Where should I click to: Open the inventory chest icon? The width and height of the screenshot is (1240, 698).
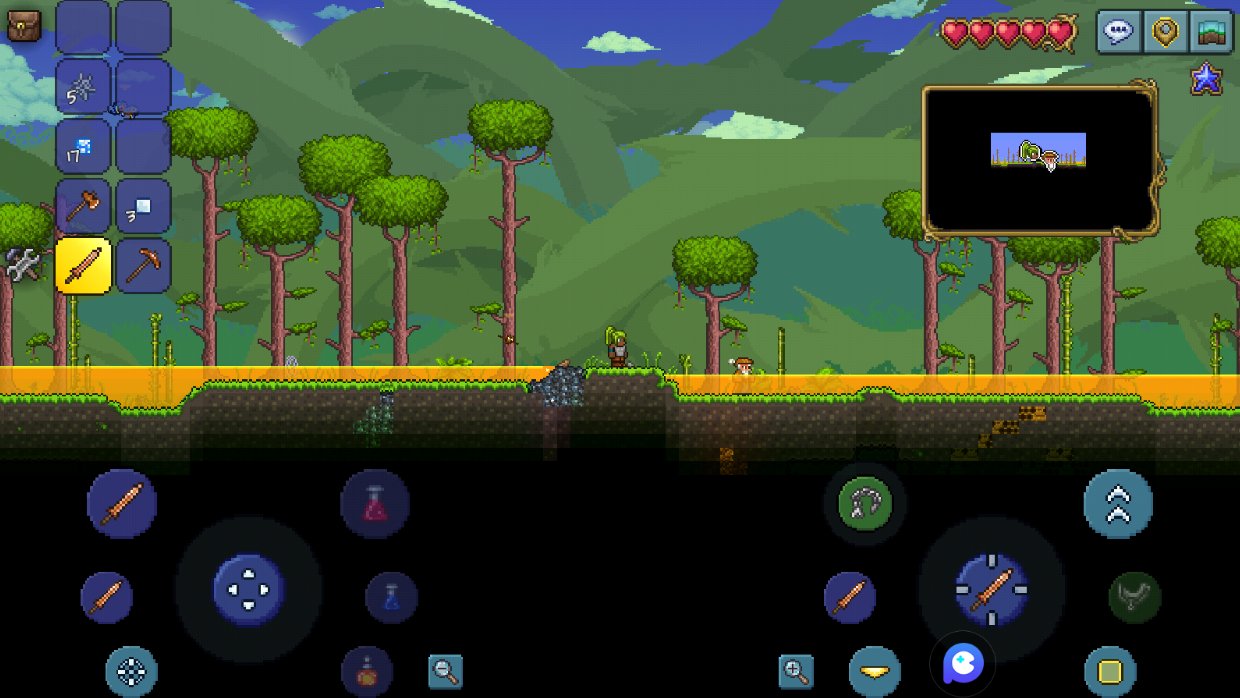[23, 26]
